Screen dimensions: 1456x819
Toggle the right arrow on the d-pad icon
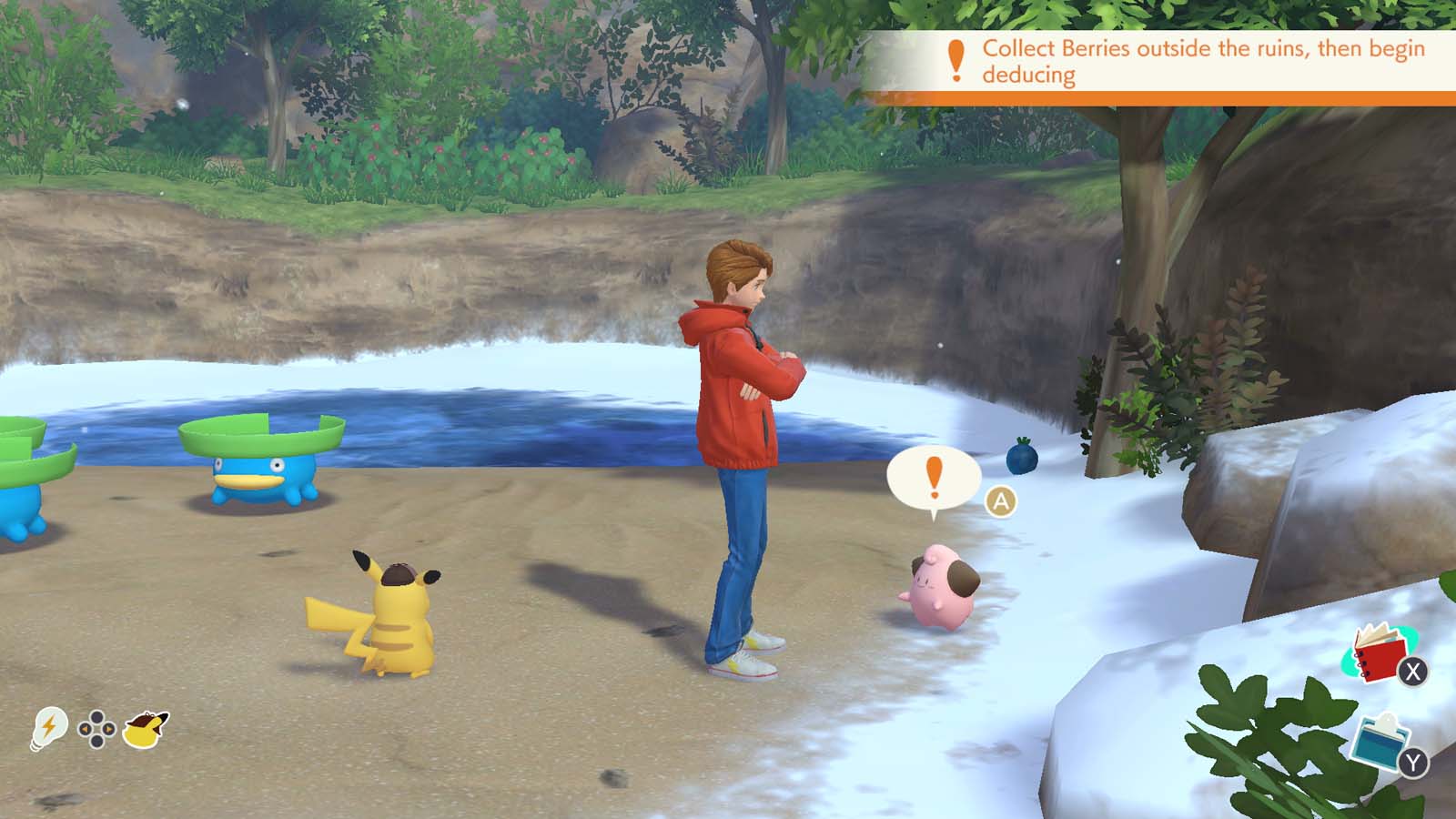[x=108, y=728]
